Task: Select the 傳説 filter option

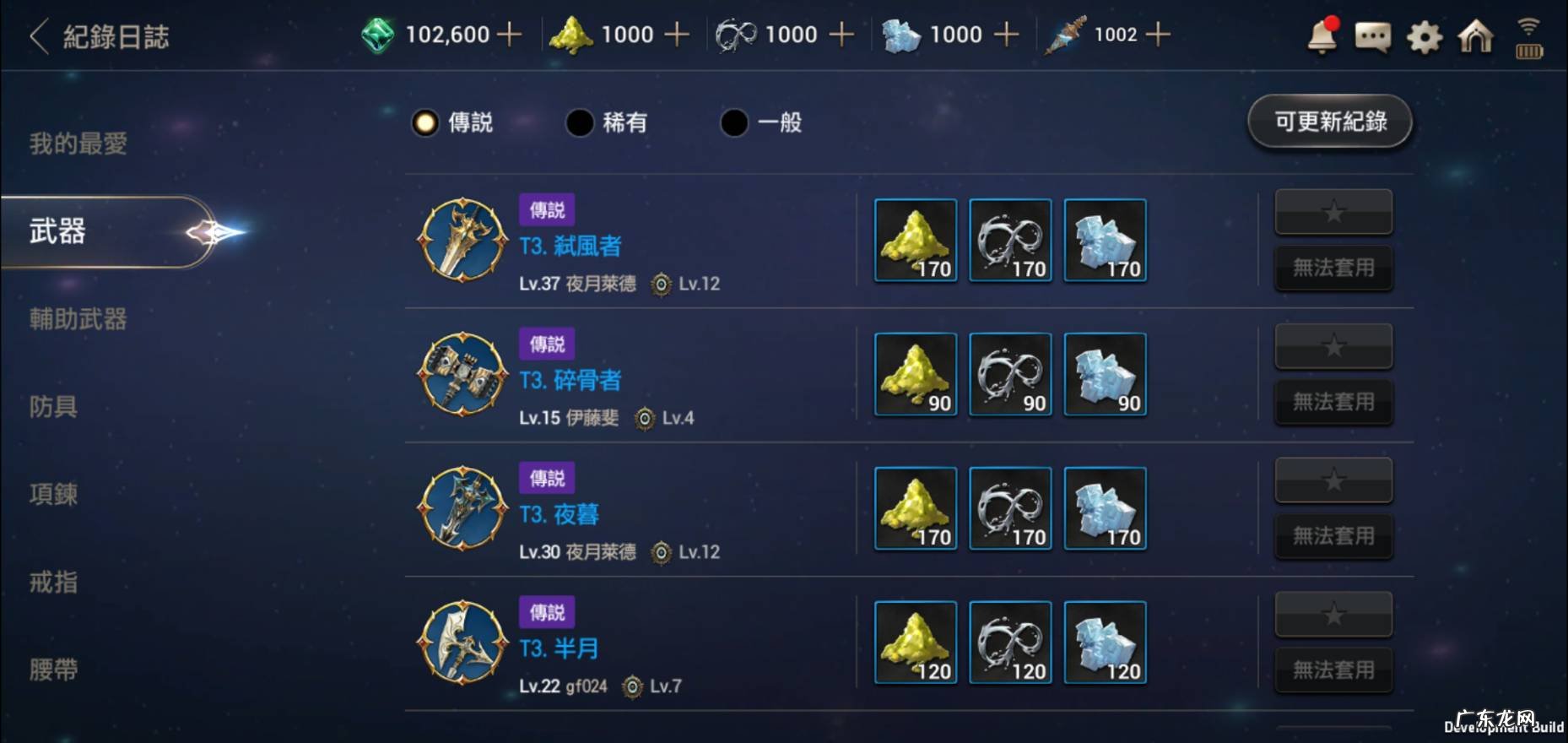Action: point(454,123)
